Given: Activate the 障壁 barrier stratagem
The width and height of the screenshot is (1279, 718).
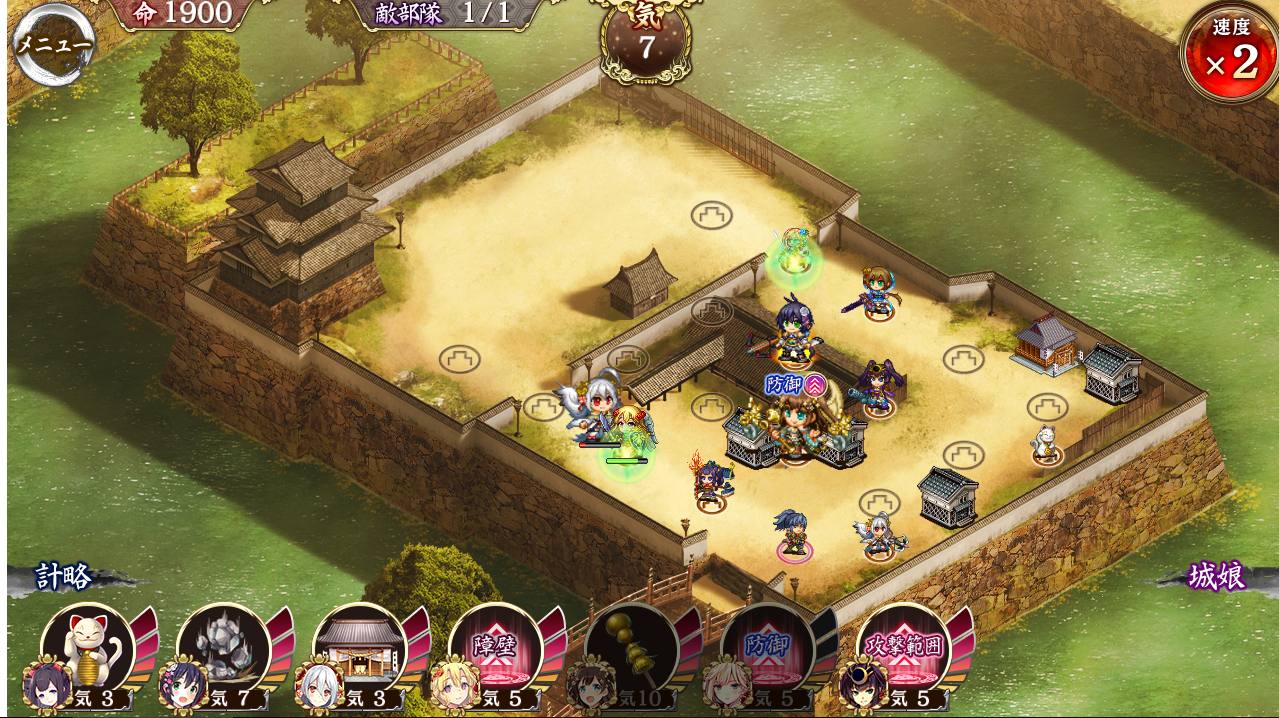Looking at the screenshot, I should pos(496,650).
